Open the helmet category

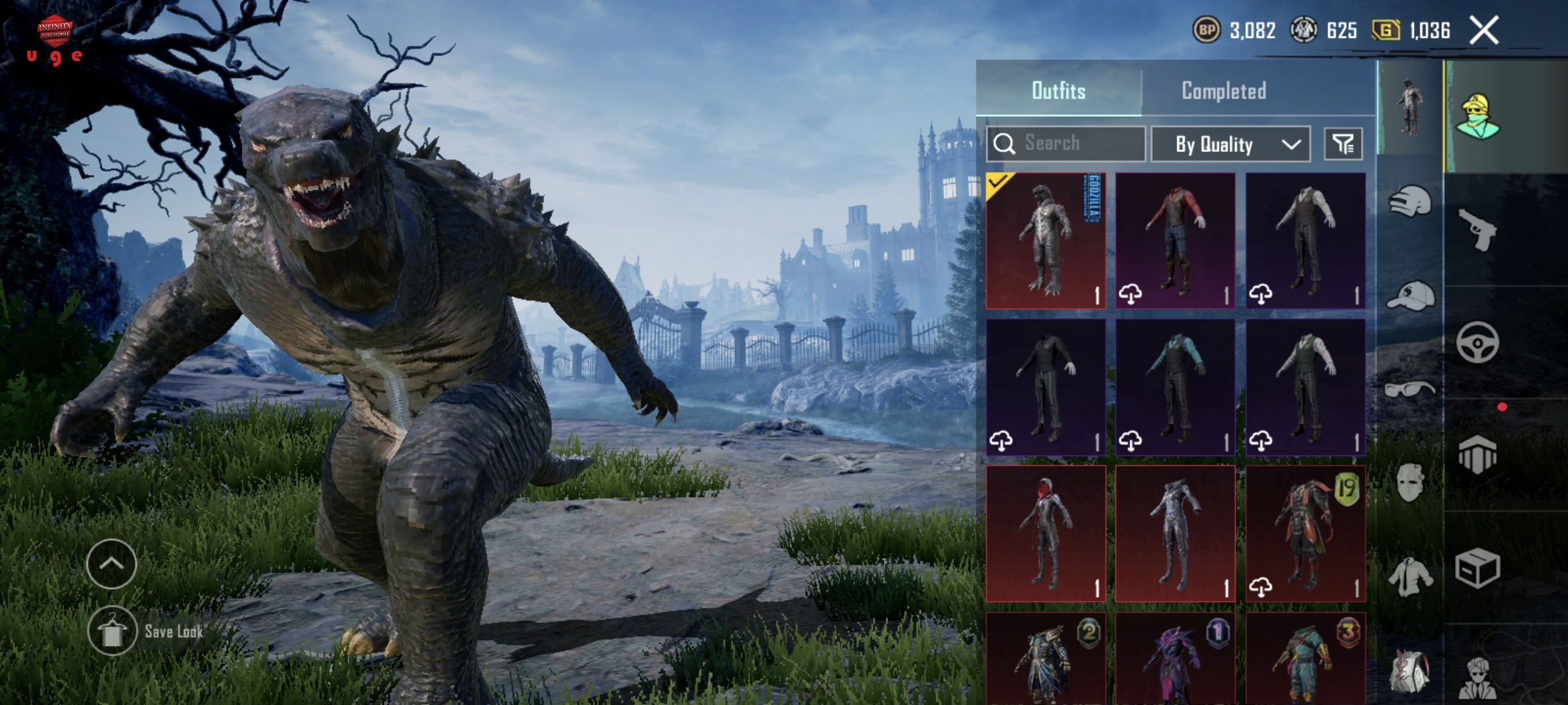pos(1410,201)
